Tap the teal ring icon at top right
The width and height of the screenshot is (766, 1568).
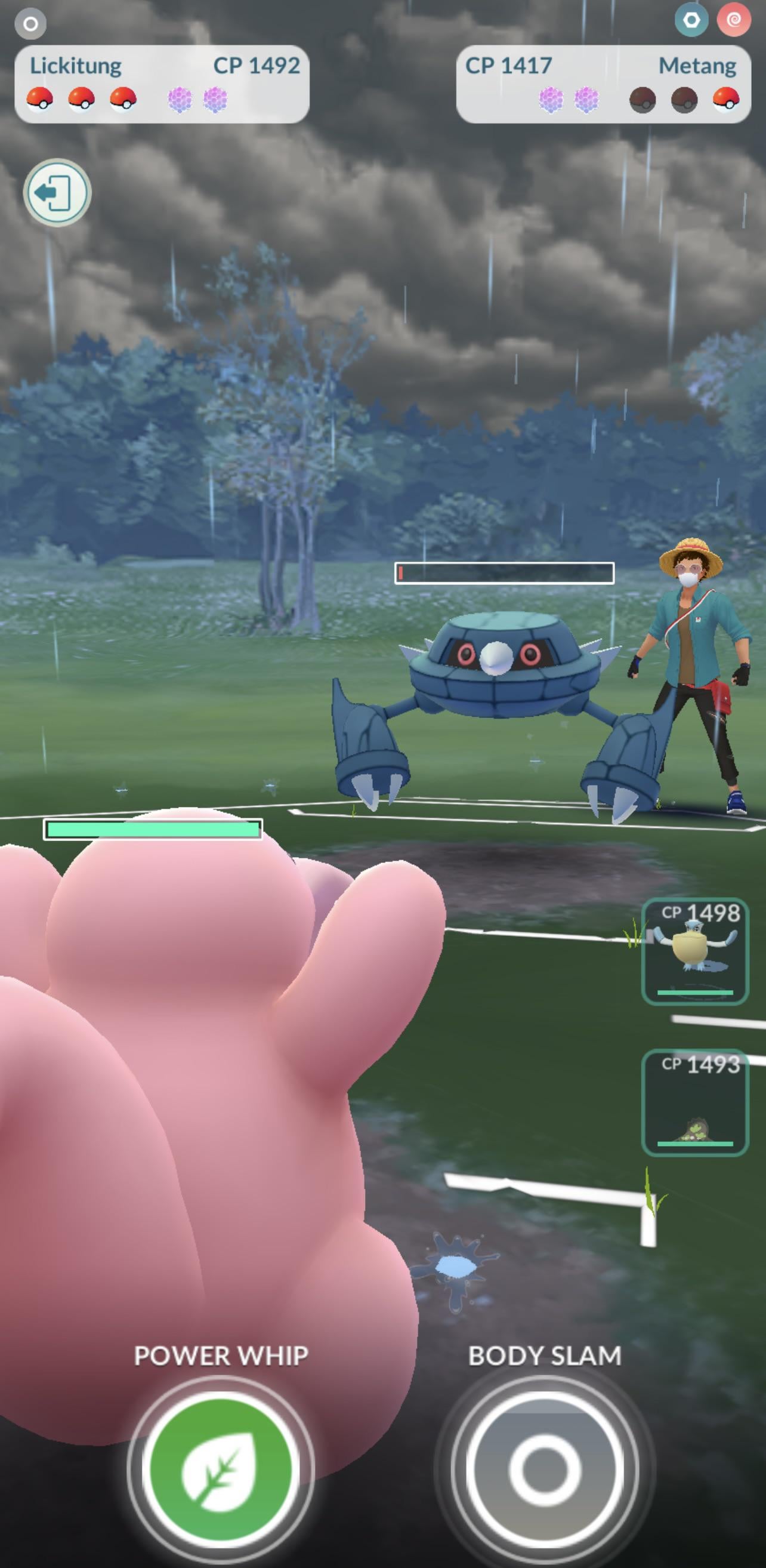click(691, 21)
